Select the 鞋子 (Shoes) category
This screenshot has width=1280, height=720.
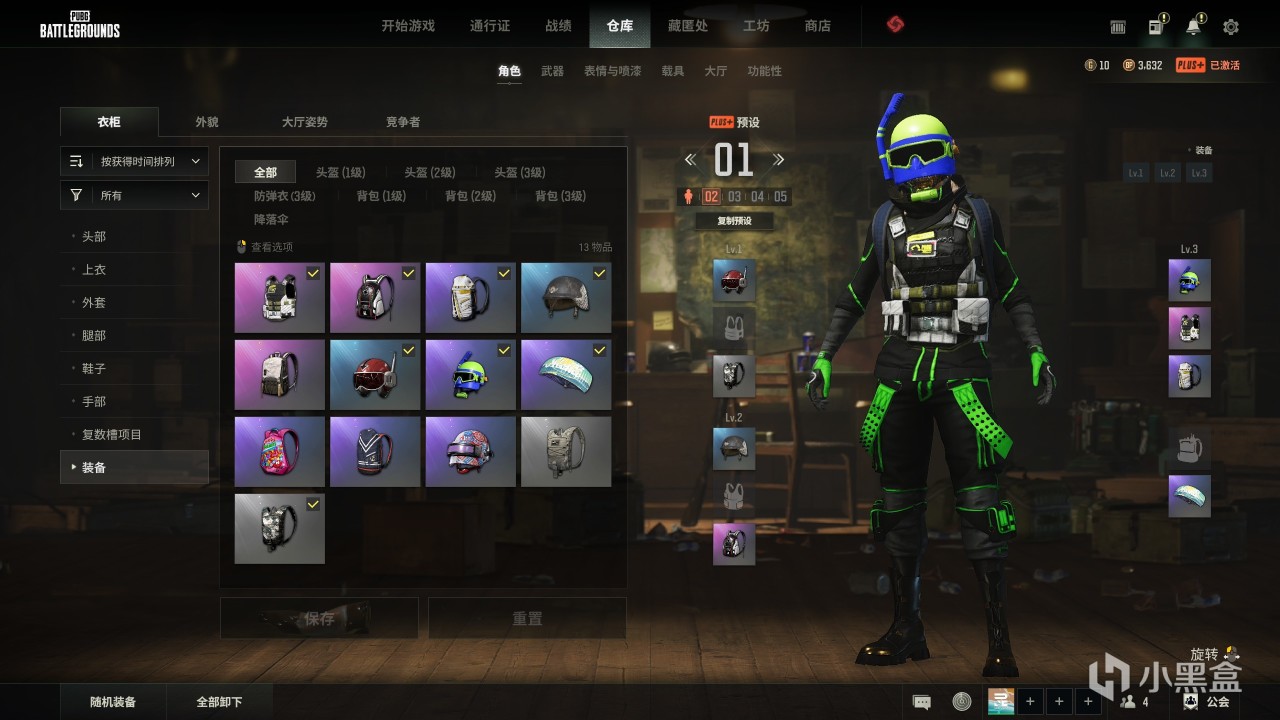point(94,369)
